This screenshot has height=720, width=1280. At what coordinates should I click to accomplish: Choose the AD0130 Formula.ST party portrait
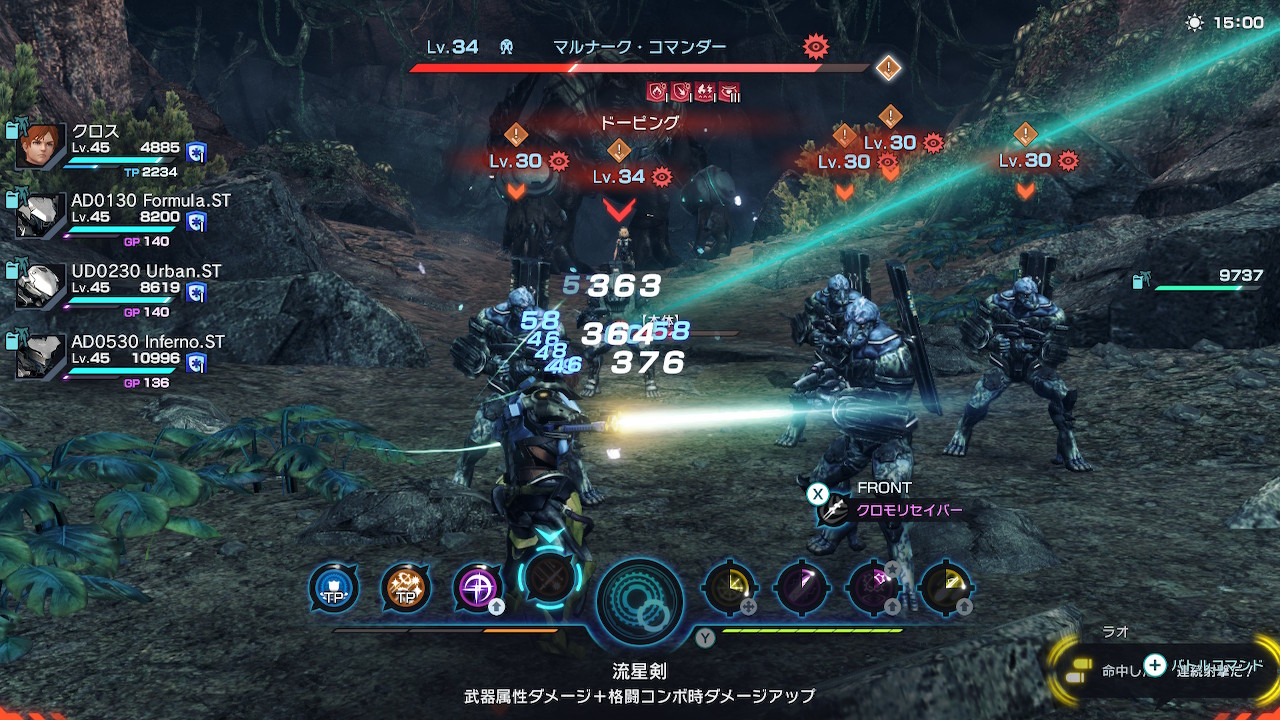[41, 216]
